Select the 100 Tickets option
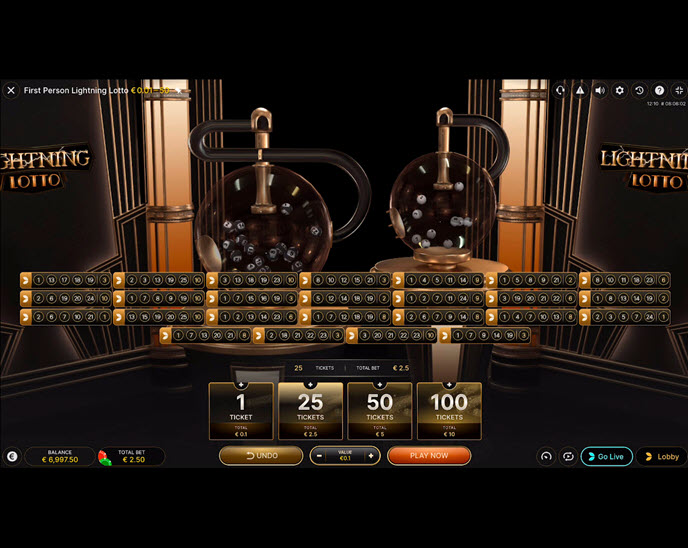 pyautogui.click(x=449, y=410)
